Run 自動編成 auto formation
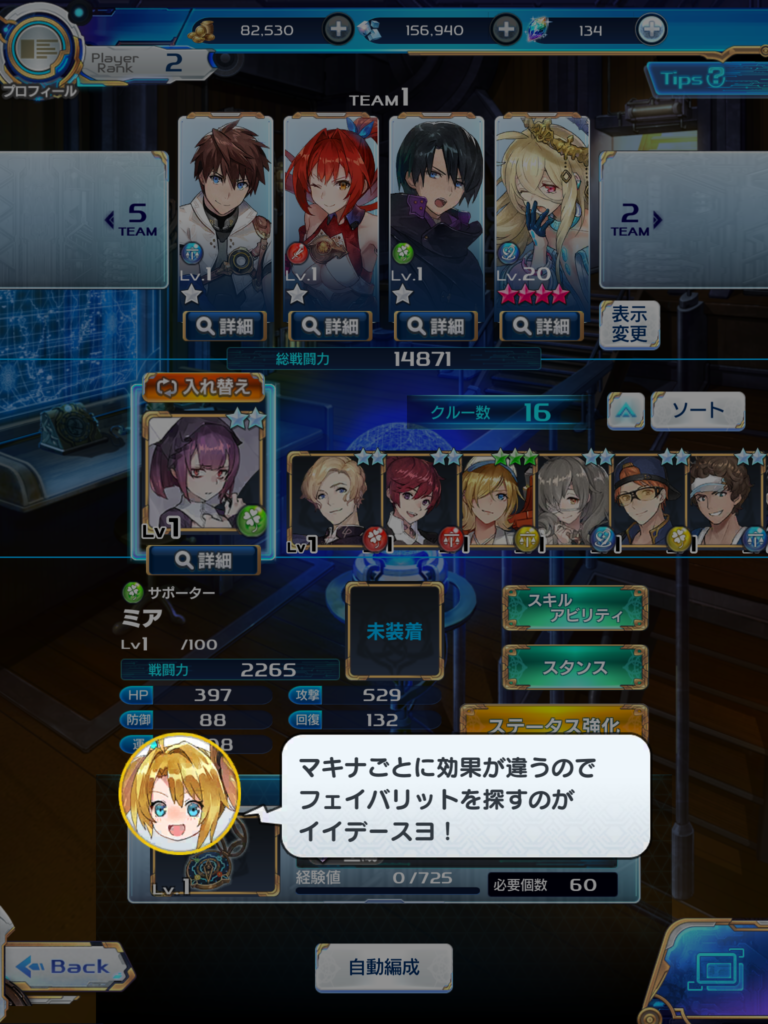The width and height of the screenshot is (768, 1024). click(384, 967)
